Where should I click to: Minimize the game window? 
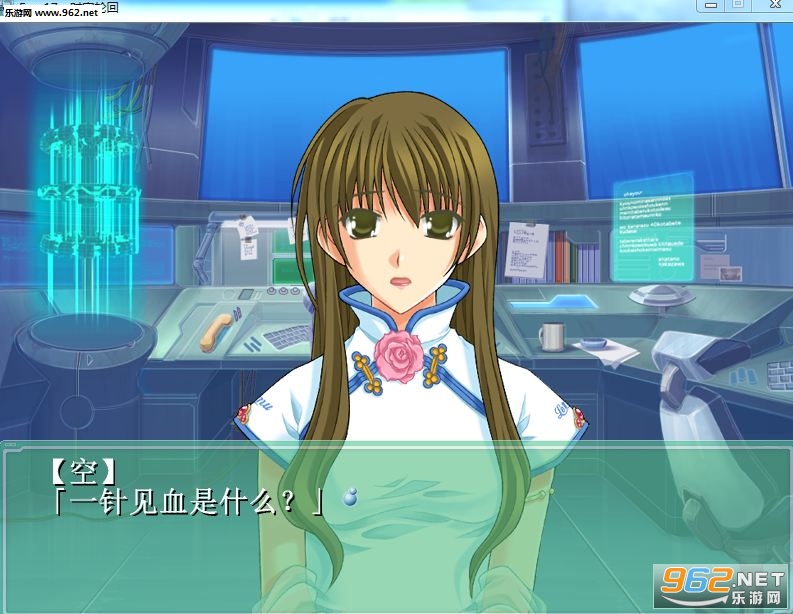coord(709,5)
